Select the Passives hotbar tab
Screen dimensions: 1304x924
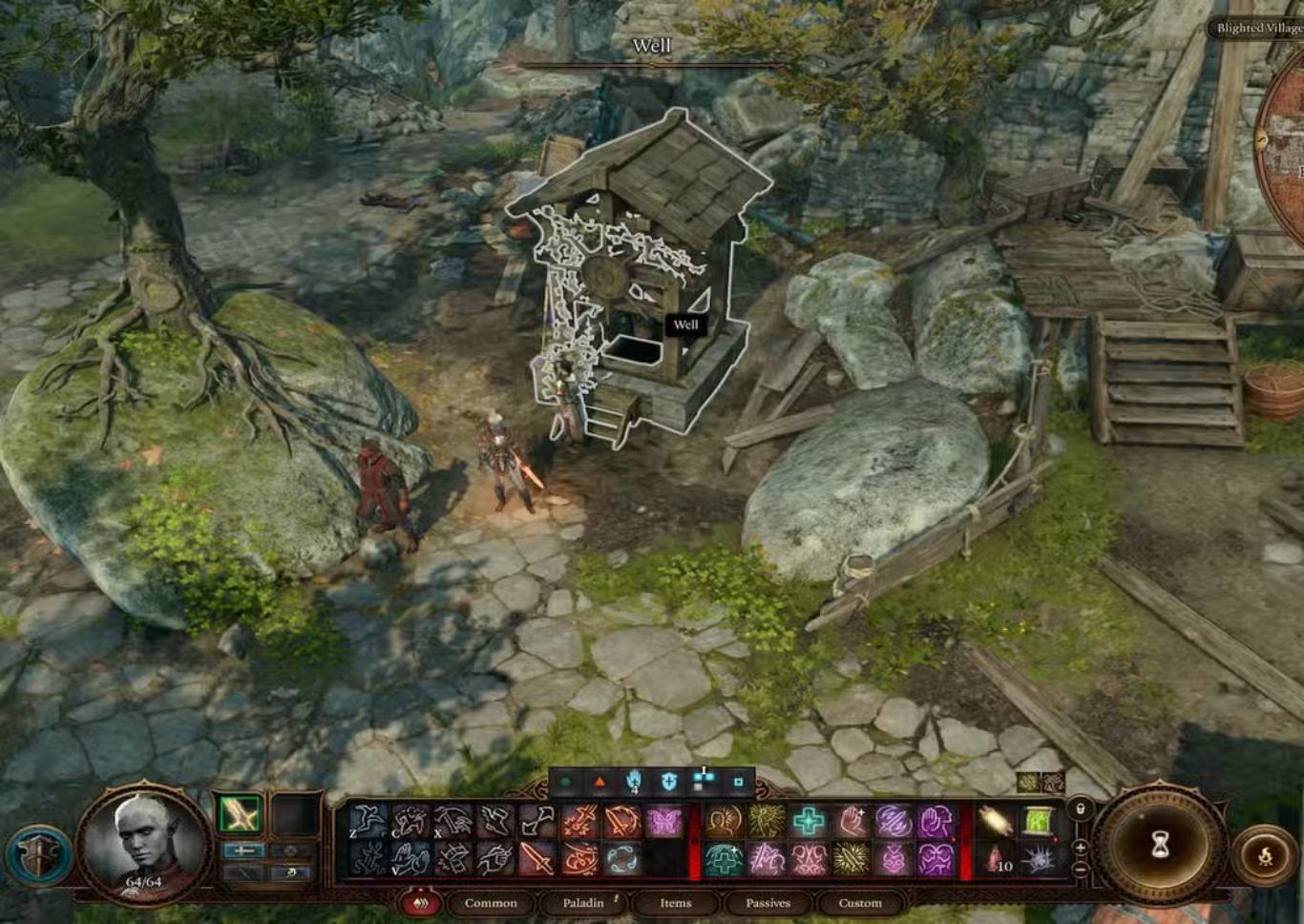click(768, 903)
